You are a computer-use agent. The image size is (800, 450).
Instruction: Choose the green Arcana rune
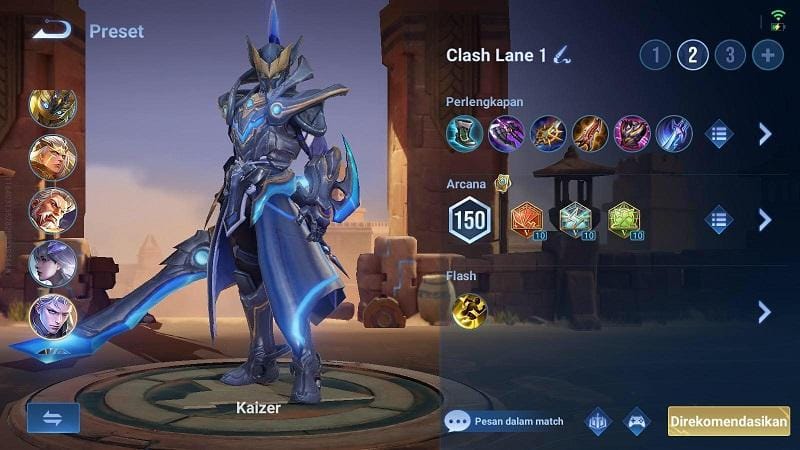click(x=624, y=219)
